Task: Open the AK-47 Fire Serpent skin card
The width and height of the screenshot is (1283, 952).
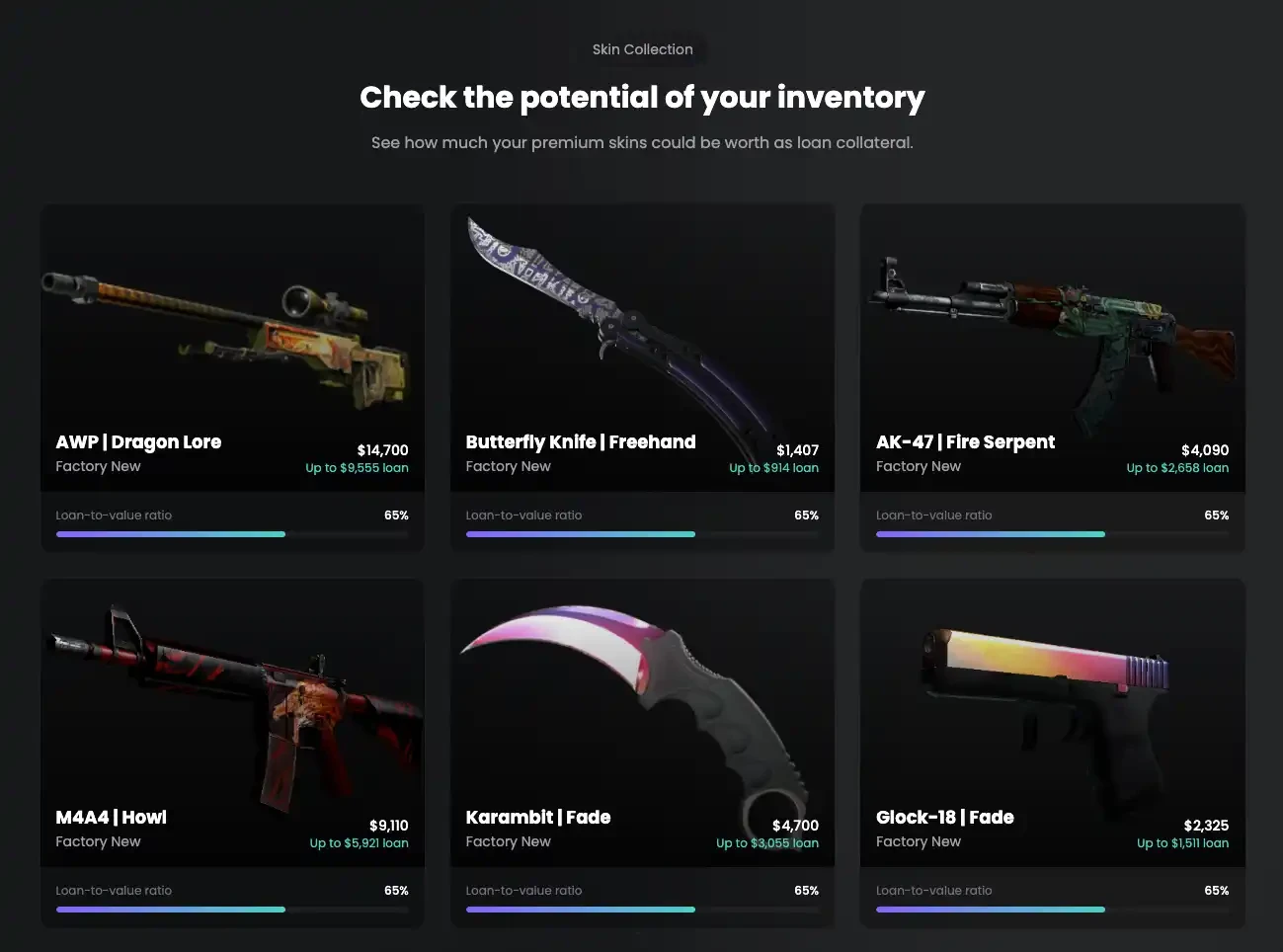Action: click(x=1052, y=376)
